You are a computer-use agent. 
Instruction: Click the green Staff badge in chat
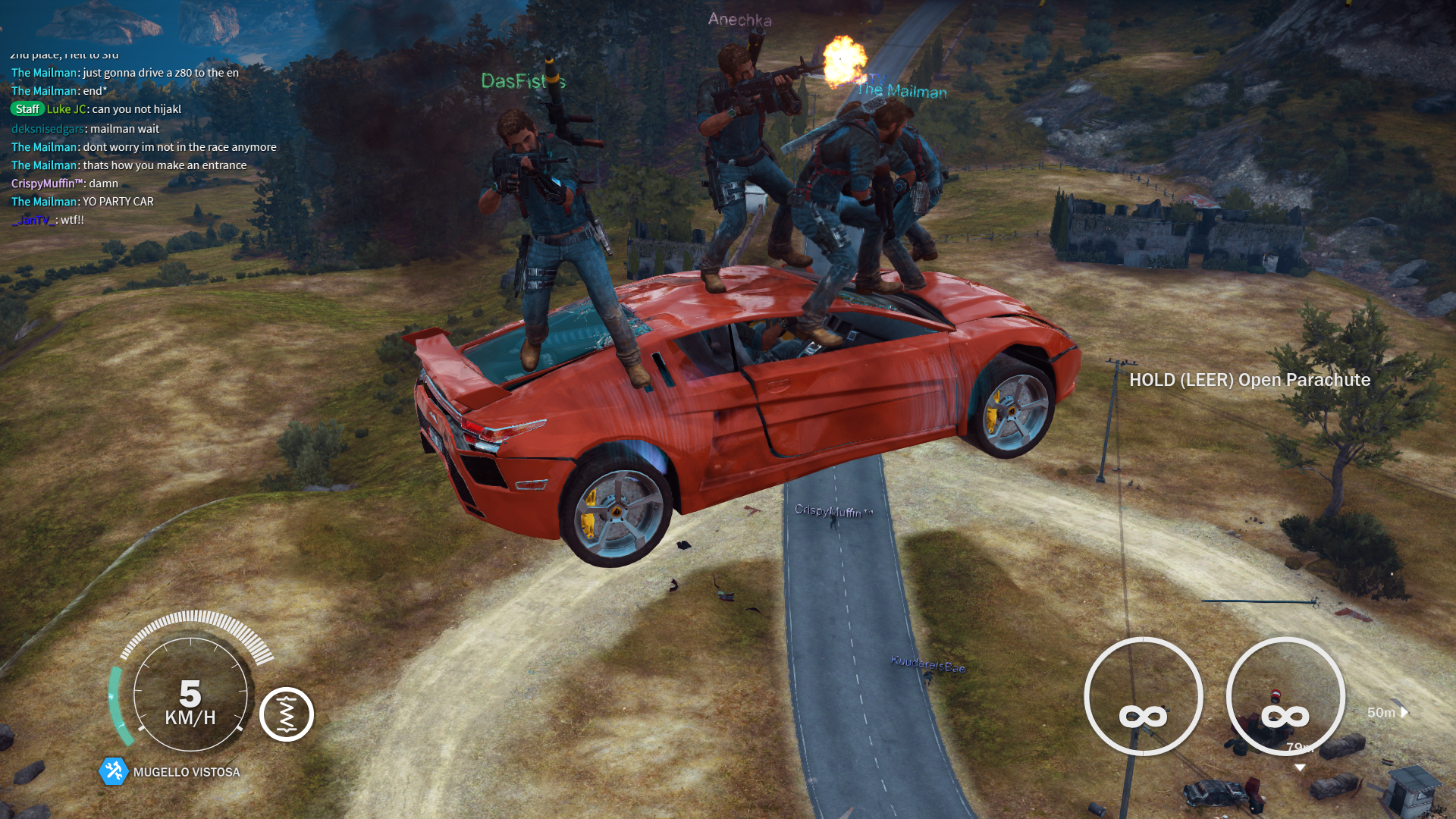[x=27, y=109]
